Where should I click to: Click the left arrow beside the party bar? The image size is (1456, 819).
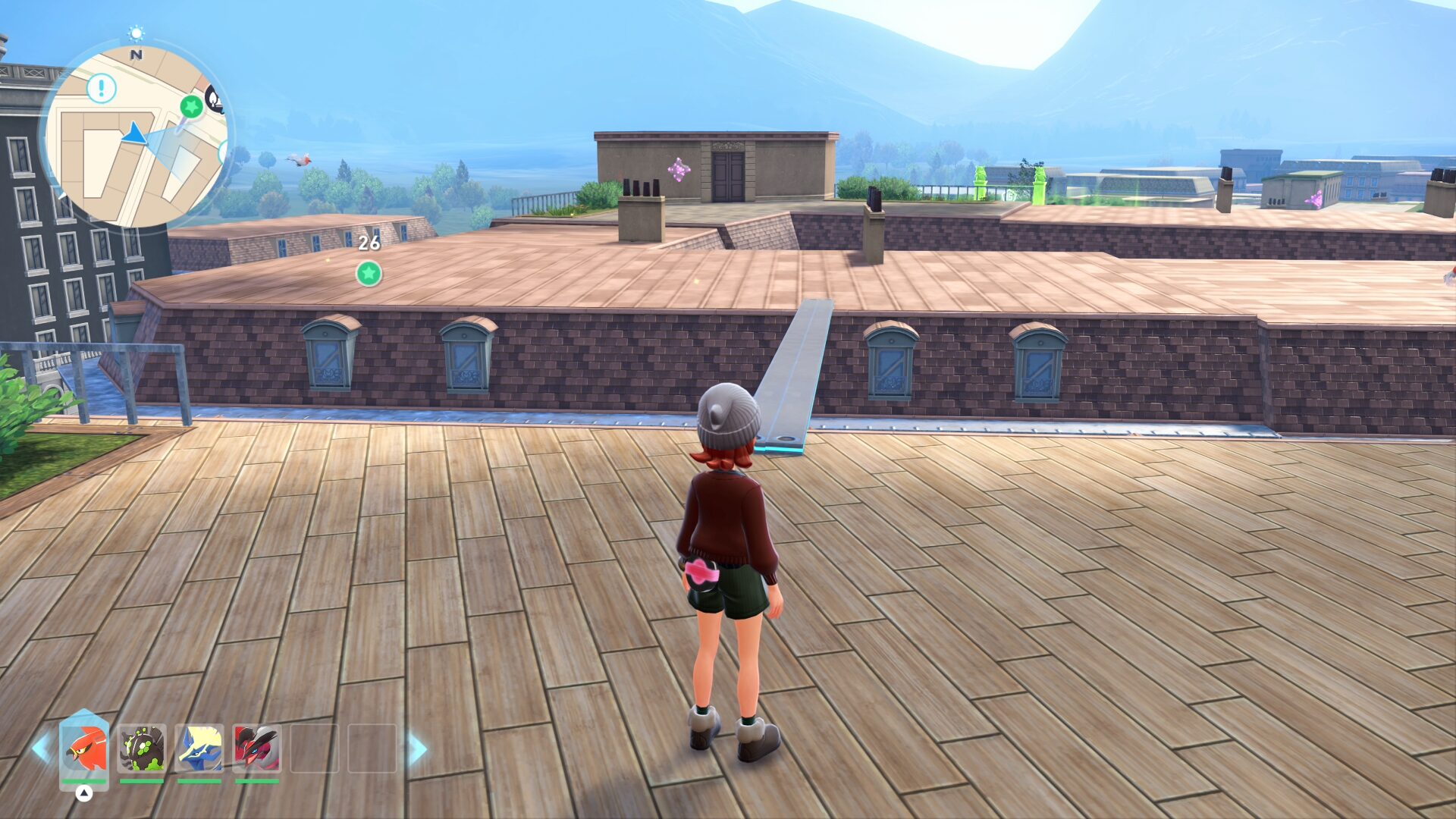tap(40, 748)
